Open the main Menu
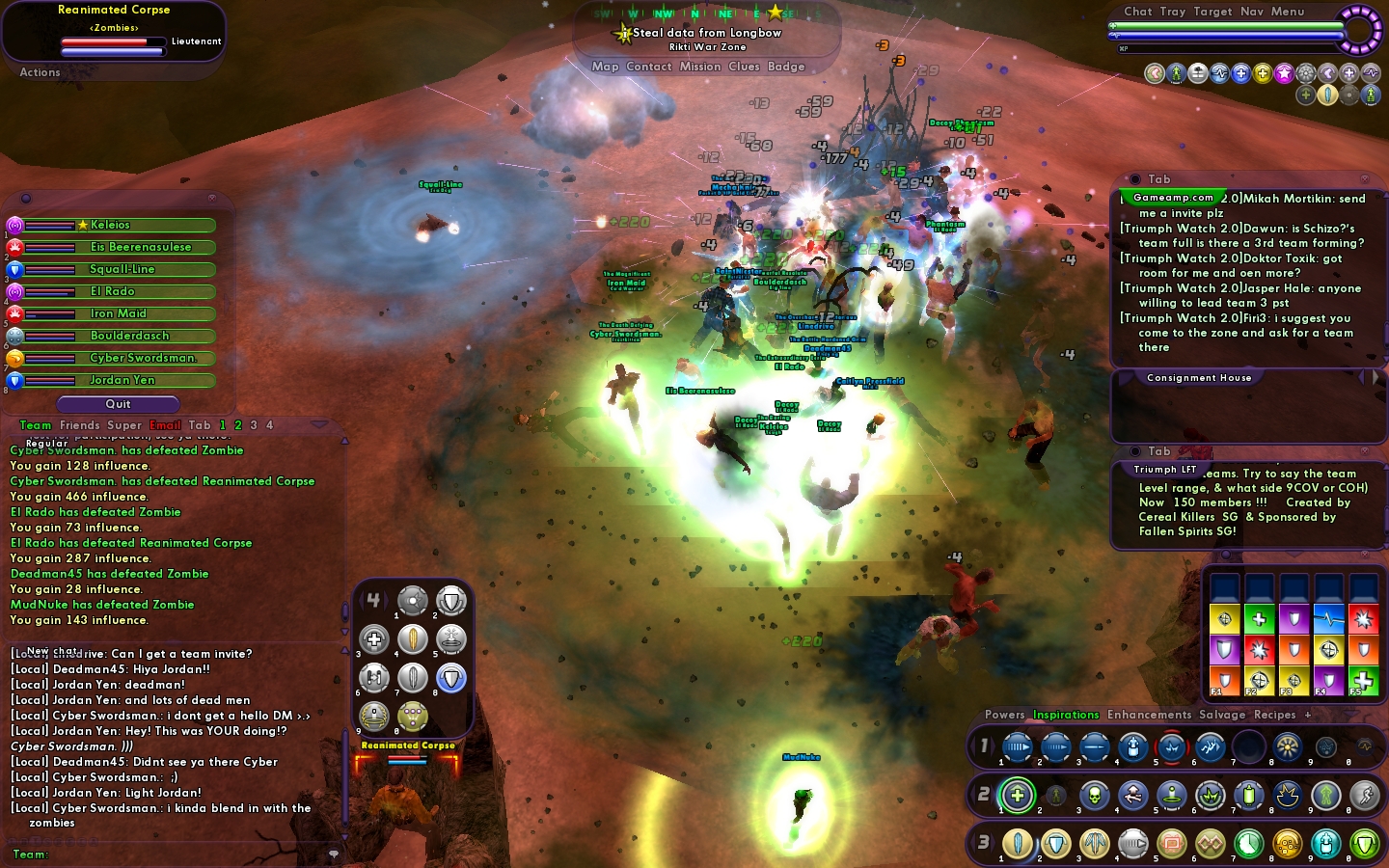This screenshot has width=1389, height=868. (x=1287, y=12)
